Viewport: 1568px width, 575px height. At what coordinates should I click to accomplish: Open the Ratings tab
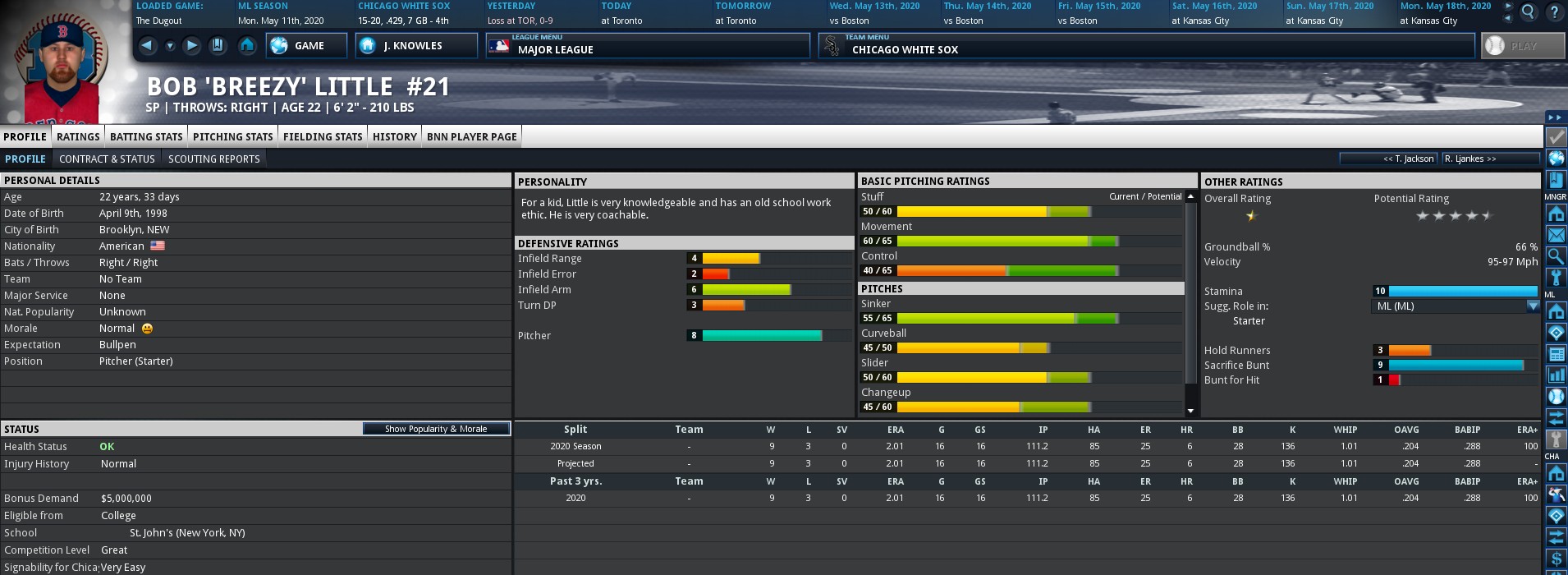78,136
